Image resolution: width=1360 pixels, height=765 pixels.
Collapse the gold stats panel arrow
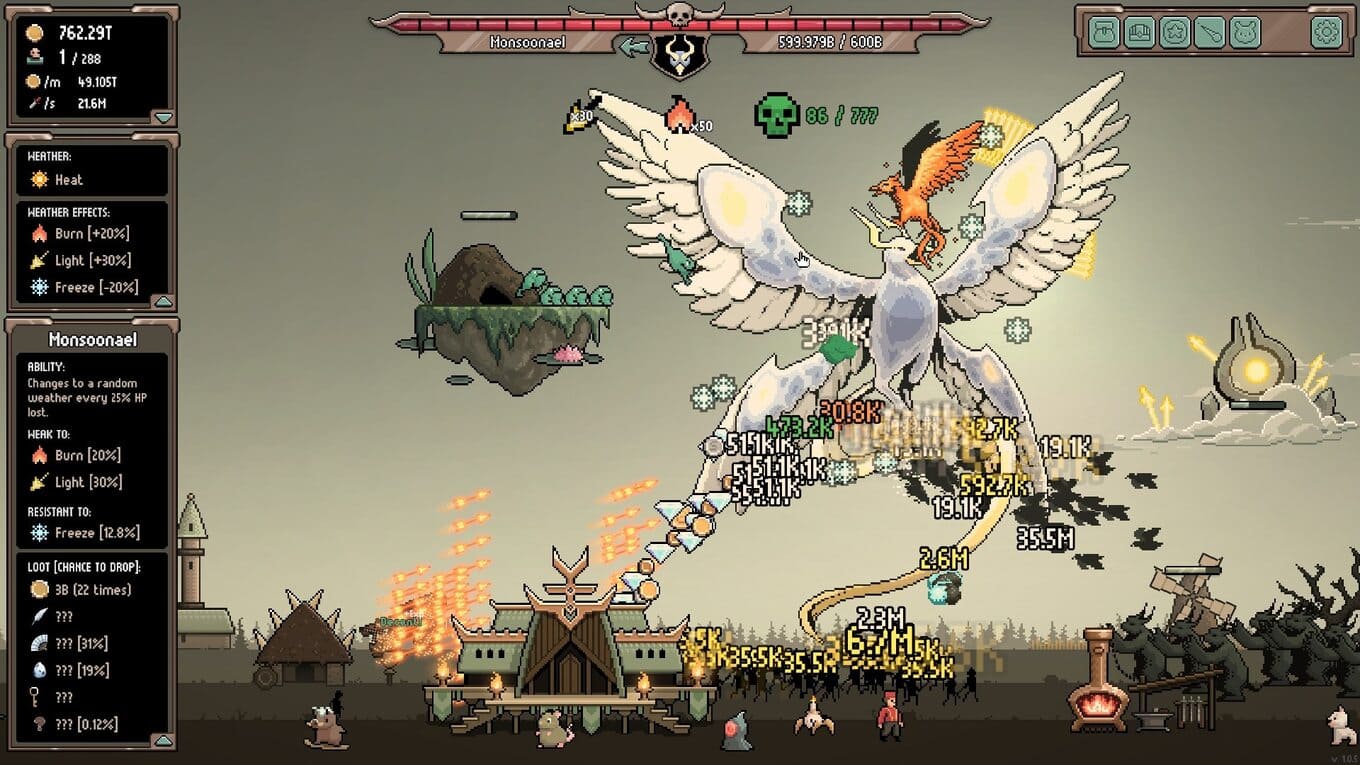163,117
